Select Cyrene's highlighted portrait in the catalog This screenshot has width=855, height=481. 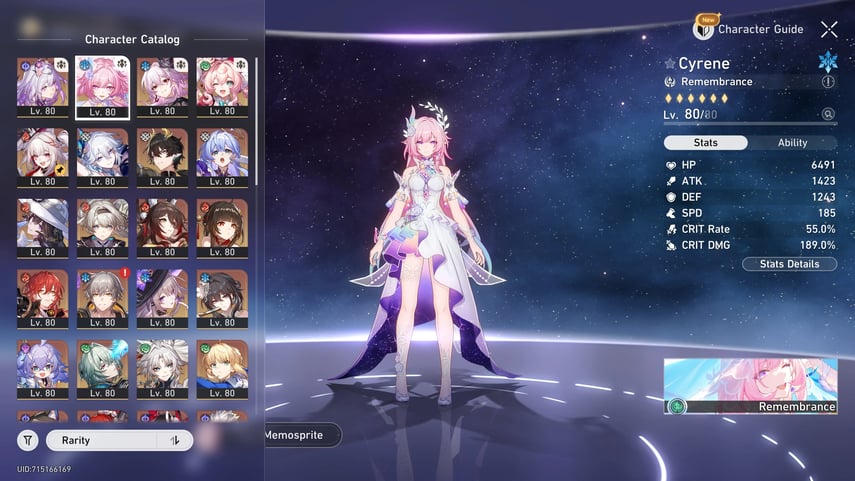tap(102, 86)
